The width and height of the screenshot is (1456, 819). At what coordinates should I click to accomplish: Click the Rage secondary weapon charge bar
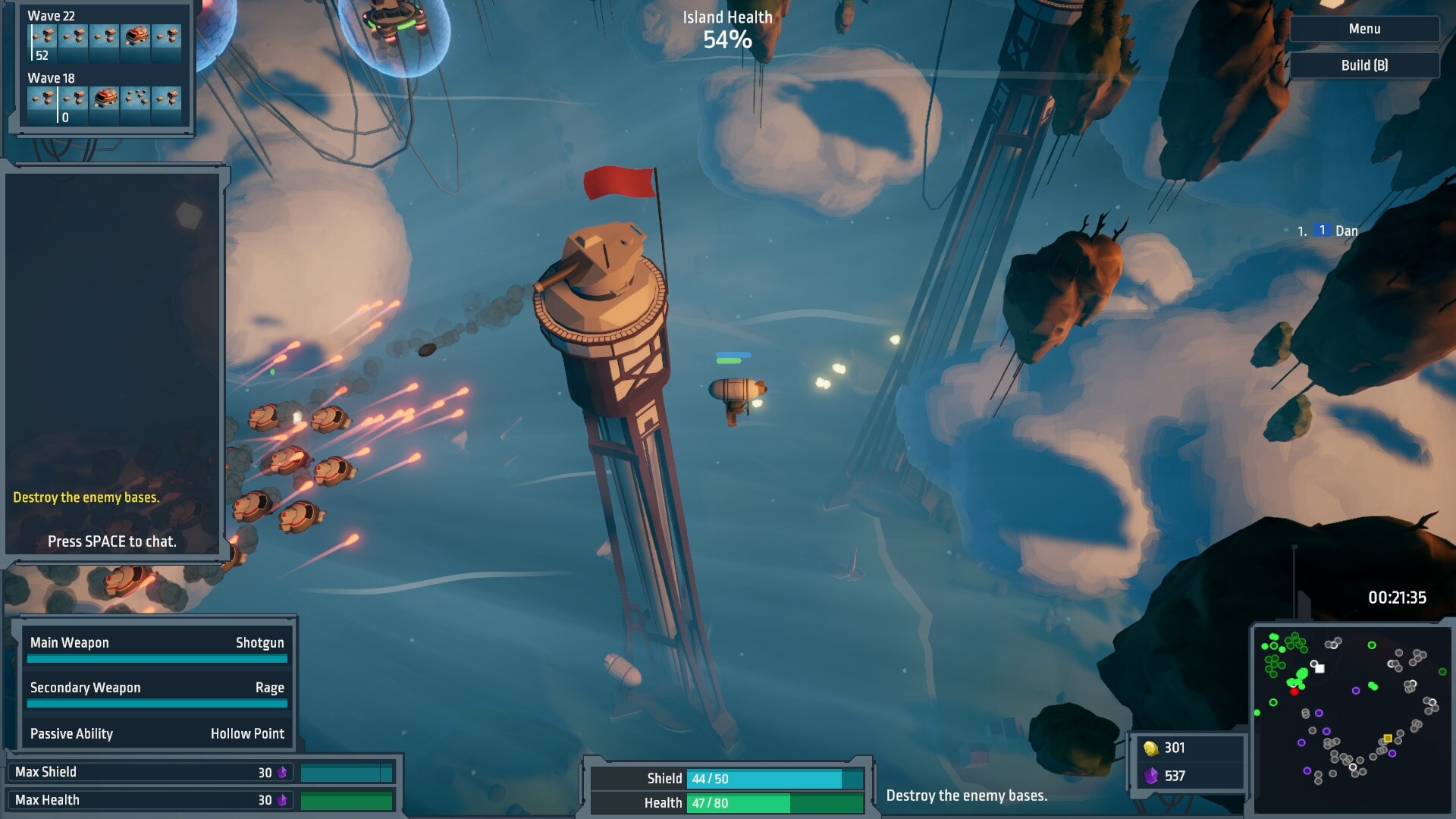(157, 704)
